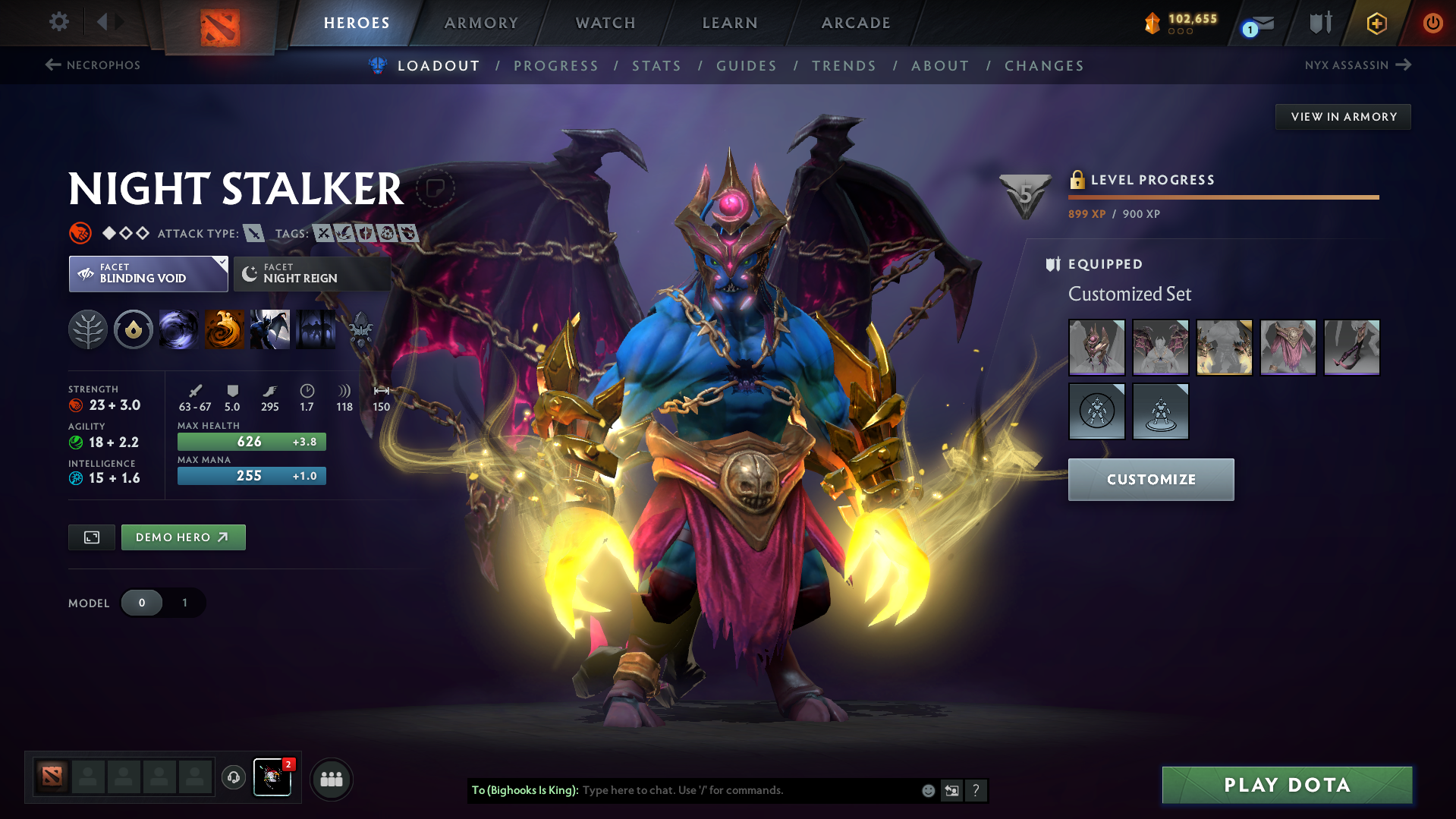This screenshot has width=1456, height=819.
Task: Open the emoticon picker in chat
Action: pos(927,790)
